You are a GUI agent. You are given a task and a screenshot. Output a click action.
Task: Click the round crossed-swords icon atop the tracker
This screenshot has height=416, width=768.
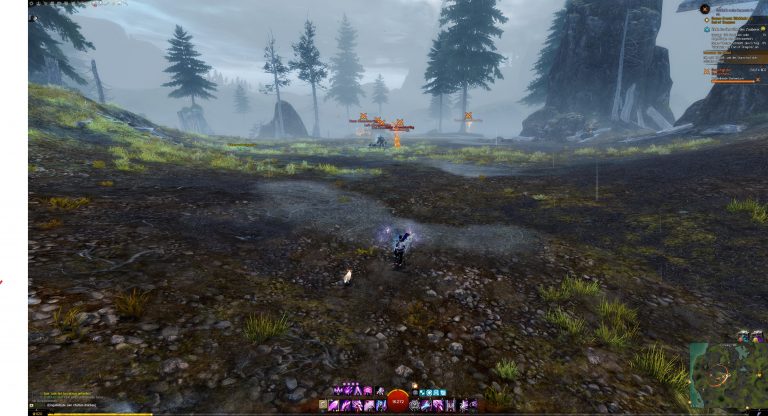[x=705, y=9]
